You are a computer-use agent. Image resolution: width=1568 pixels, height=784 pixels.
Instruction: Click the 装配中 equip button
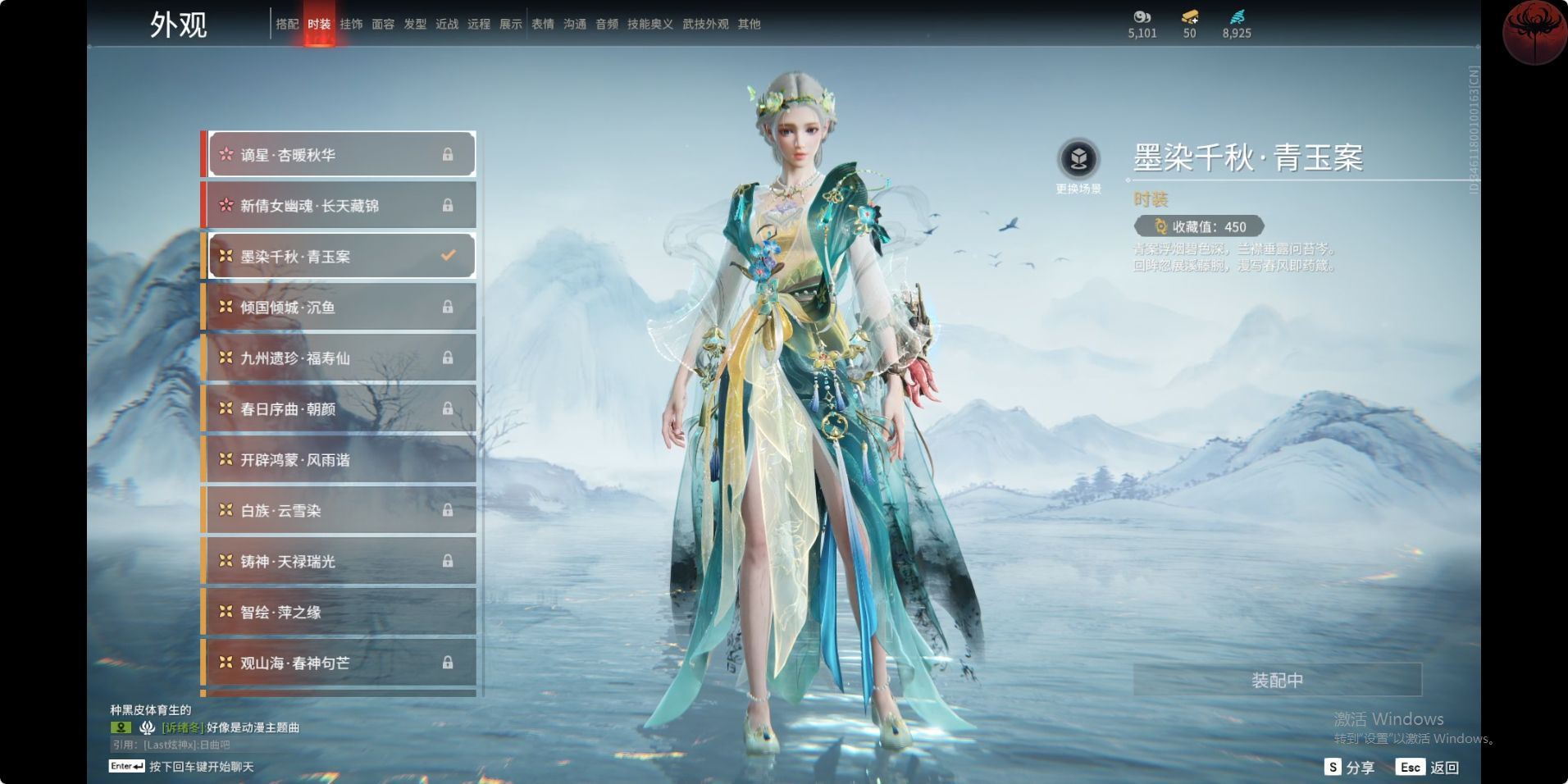tap(1277, 680)
